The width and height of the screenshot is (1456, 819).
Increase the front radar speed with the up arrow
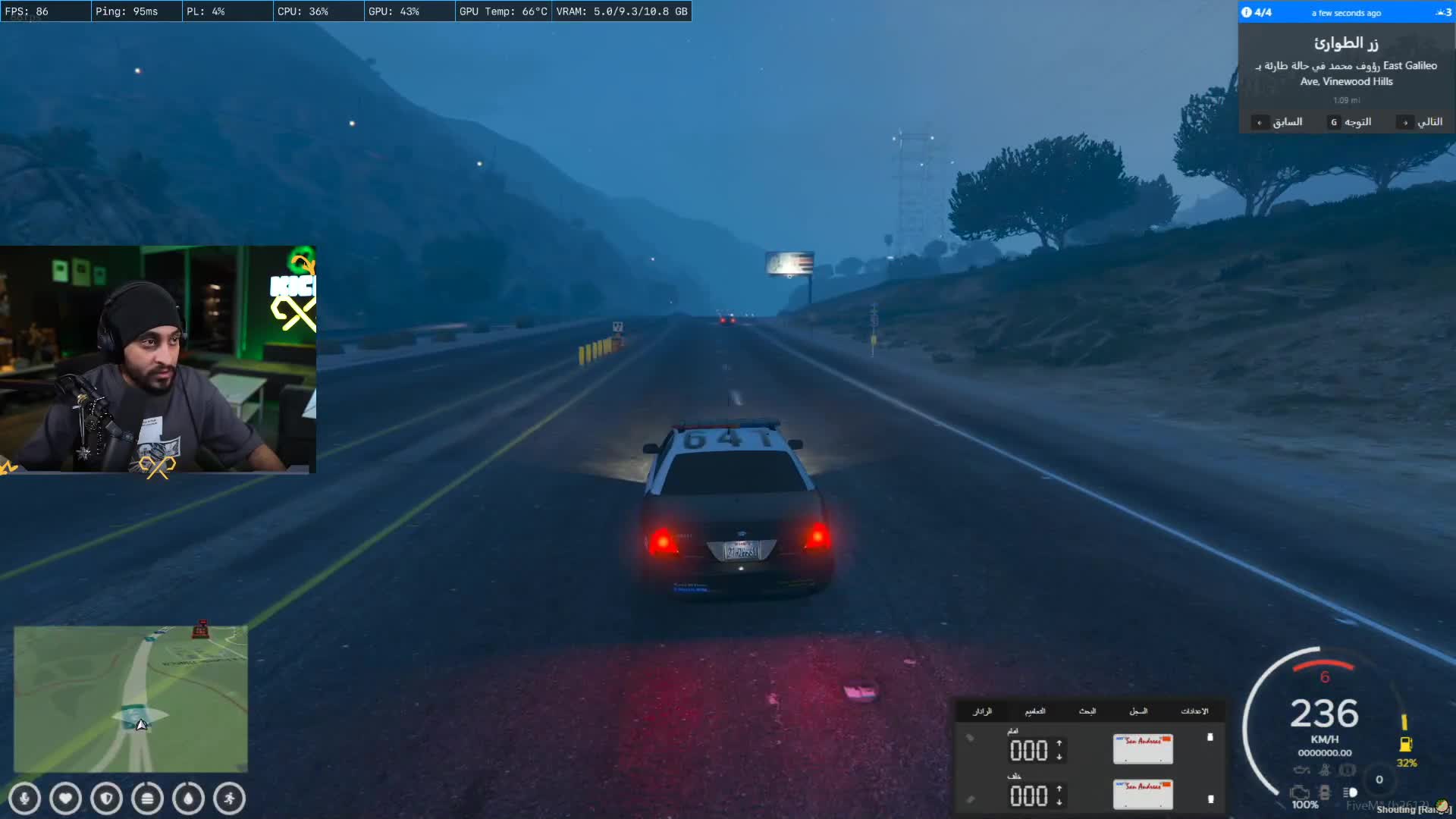(x=1059, y=744)
